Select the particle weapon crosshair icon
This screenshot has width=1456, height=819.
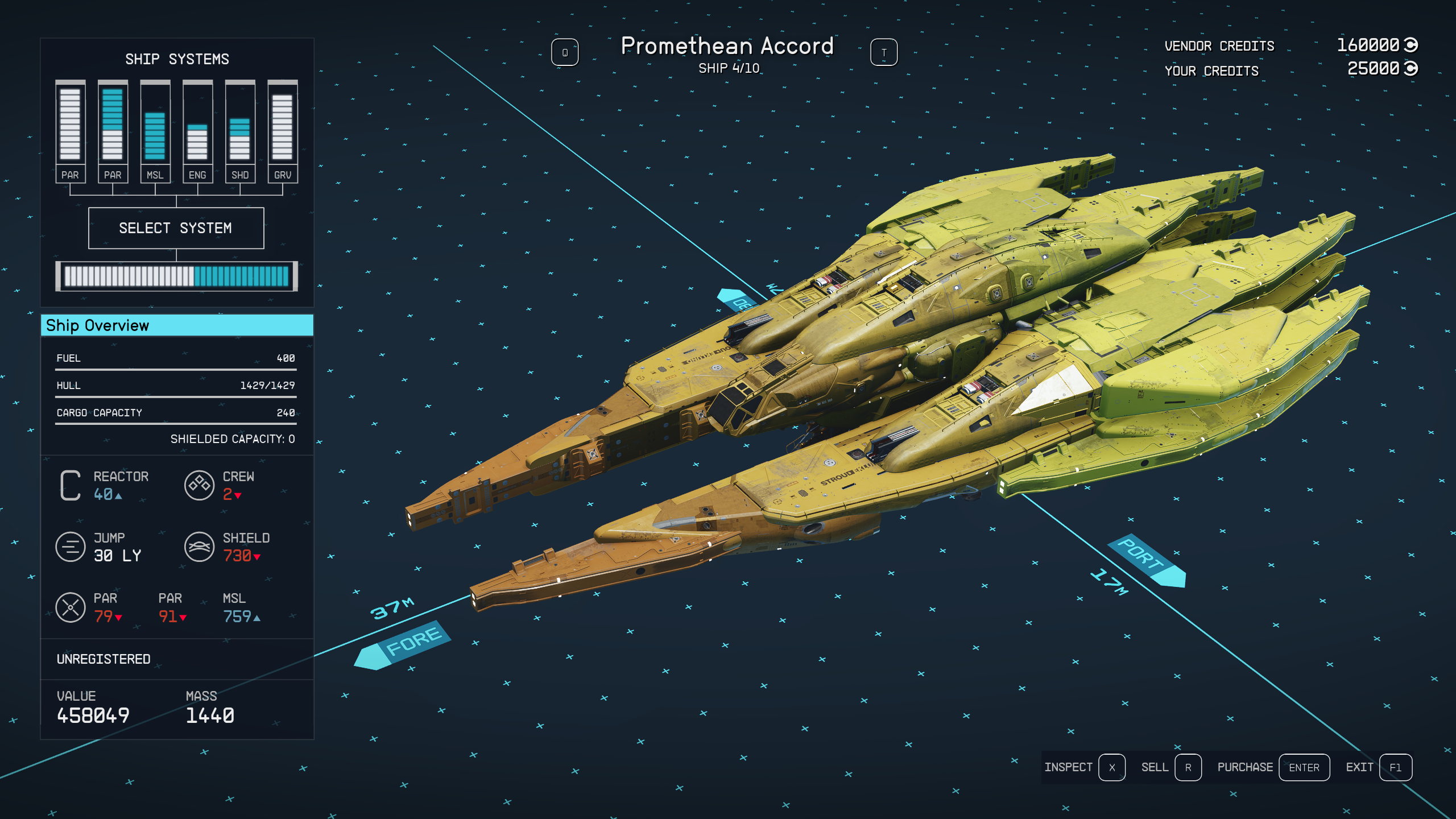69,607
